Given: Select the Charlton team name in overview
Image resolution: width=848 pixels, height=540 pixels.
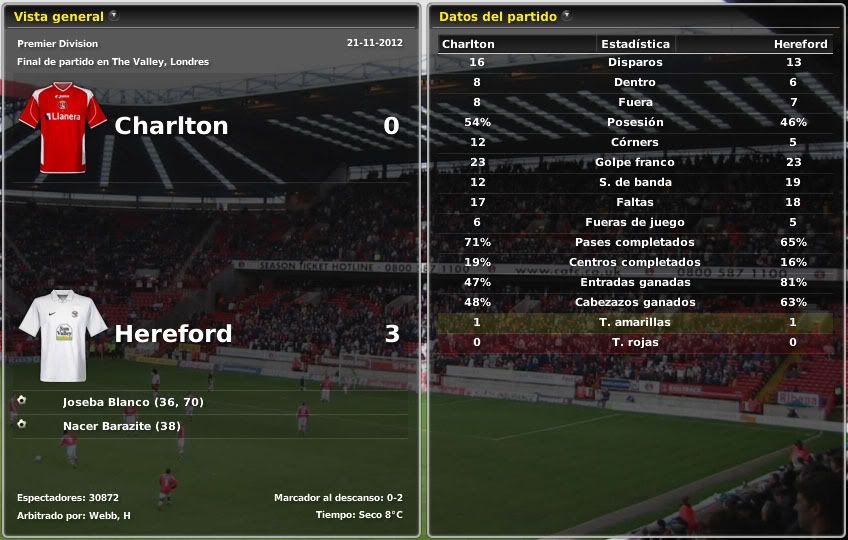Looking at the screenshot, I should point(171,126).
